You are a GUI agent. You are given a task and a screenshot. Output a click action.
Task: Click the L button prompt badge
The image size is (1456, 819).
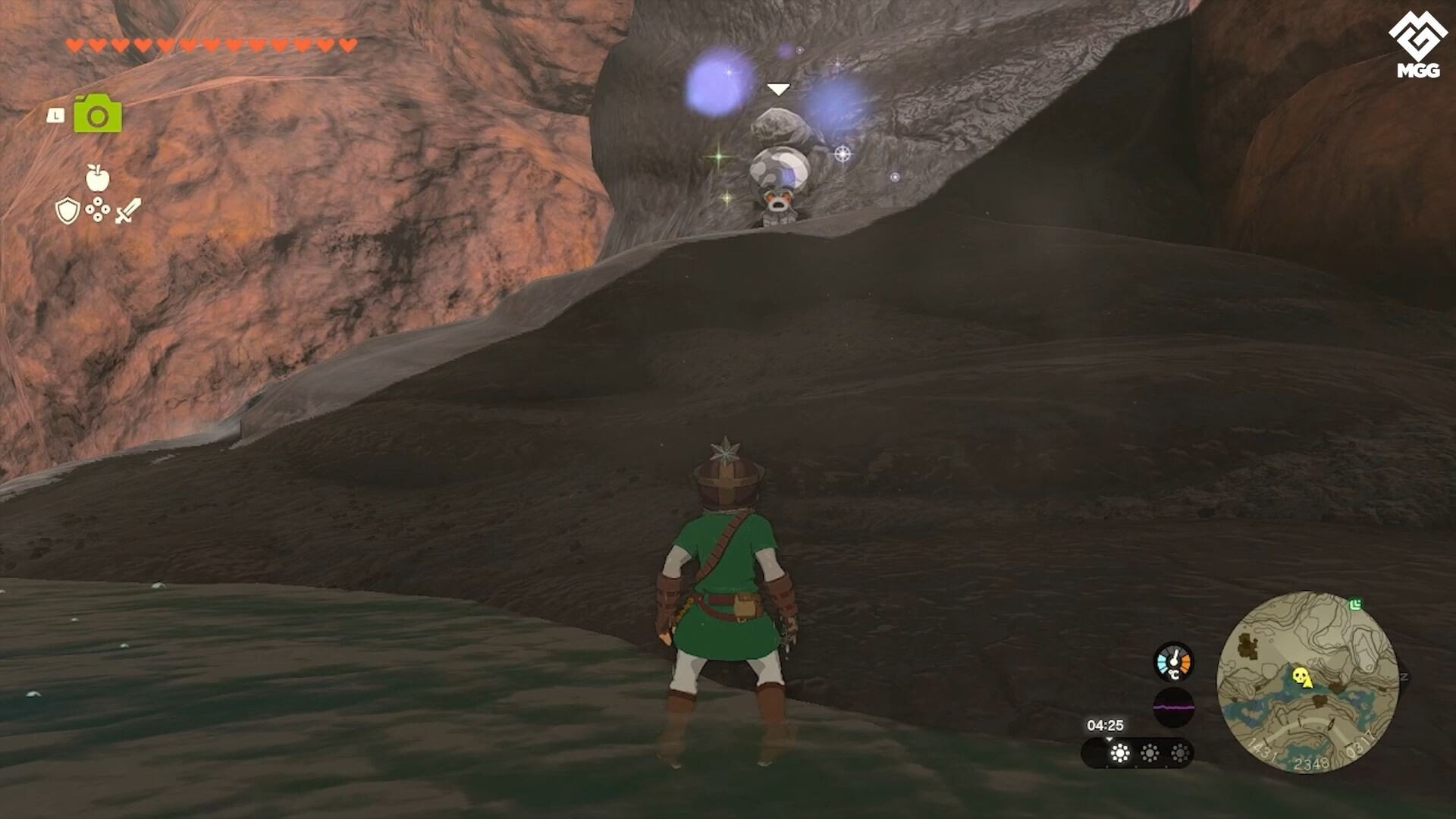pos(55,115)
